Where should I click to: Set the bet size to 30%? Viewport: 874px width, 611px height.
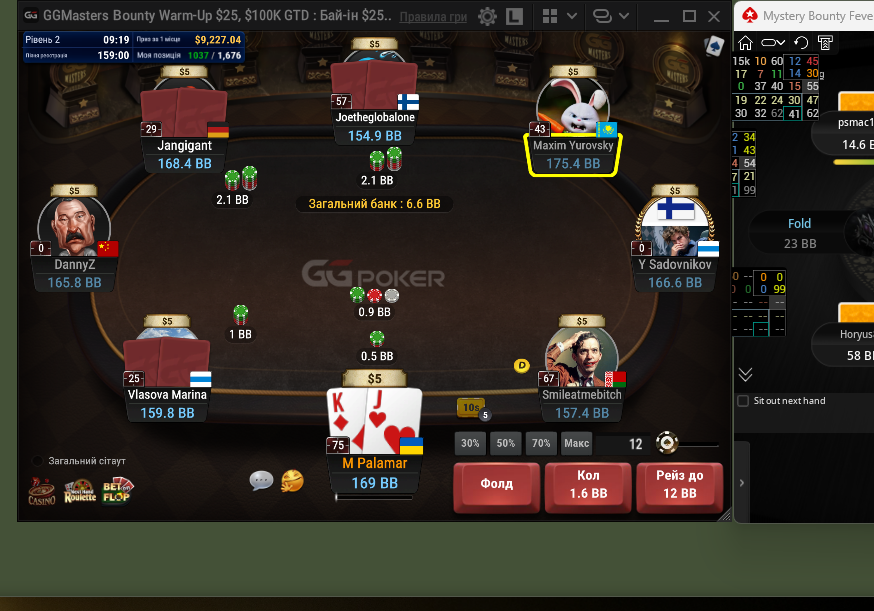[x=470, y=443]
